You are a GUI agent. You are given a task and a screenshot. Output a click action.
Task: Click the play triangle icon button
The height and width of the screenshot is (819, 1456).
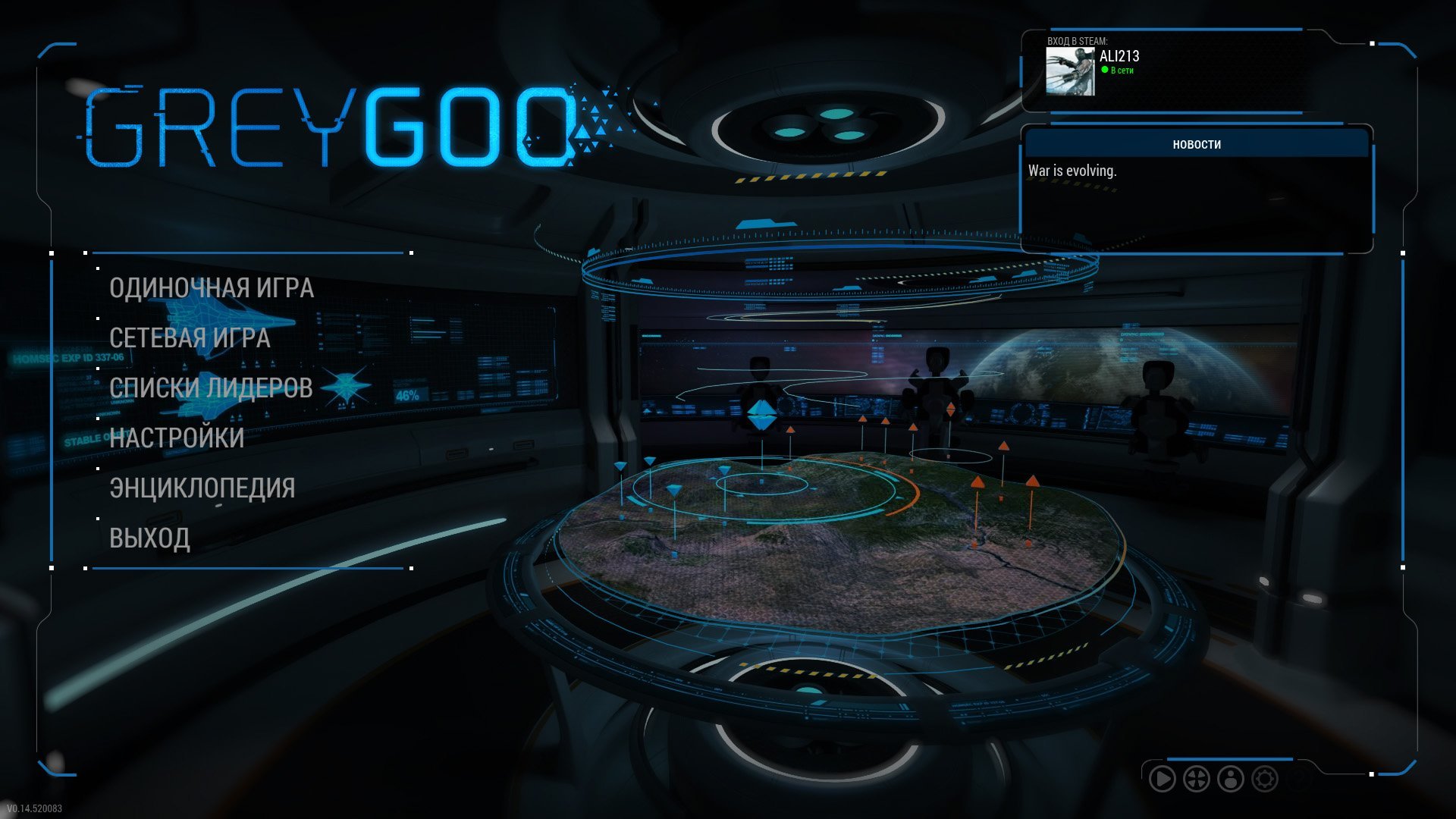pyautogui.click(x=1162, y=779)
